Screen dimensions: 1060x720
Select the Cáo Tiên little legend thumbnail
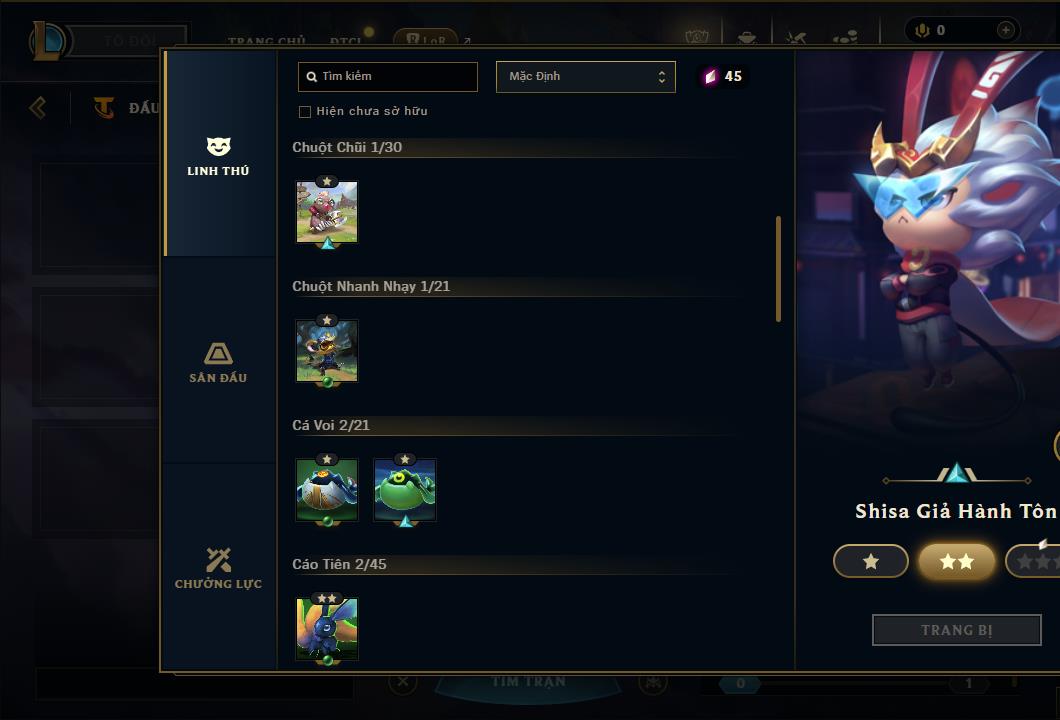[327, 629]
